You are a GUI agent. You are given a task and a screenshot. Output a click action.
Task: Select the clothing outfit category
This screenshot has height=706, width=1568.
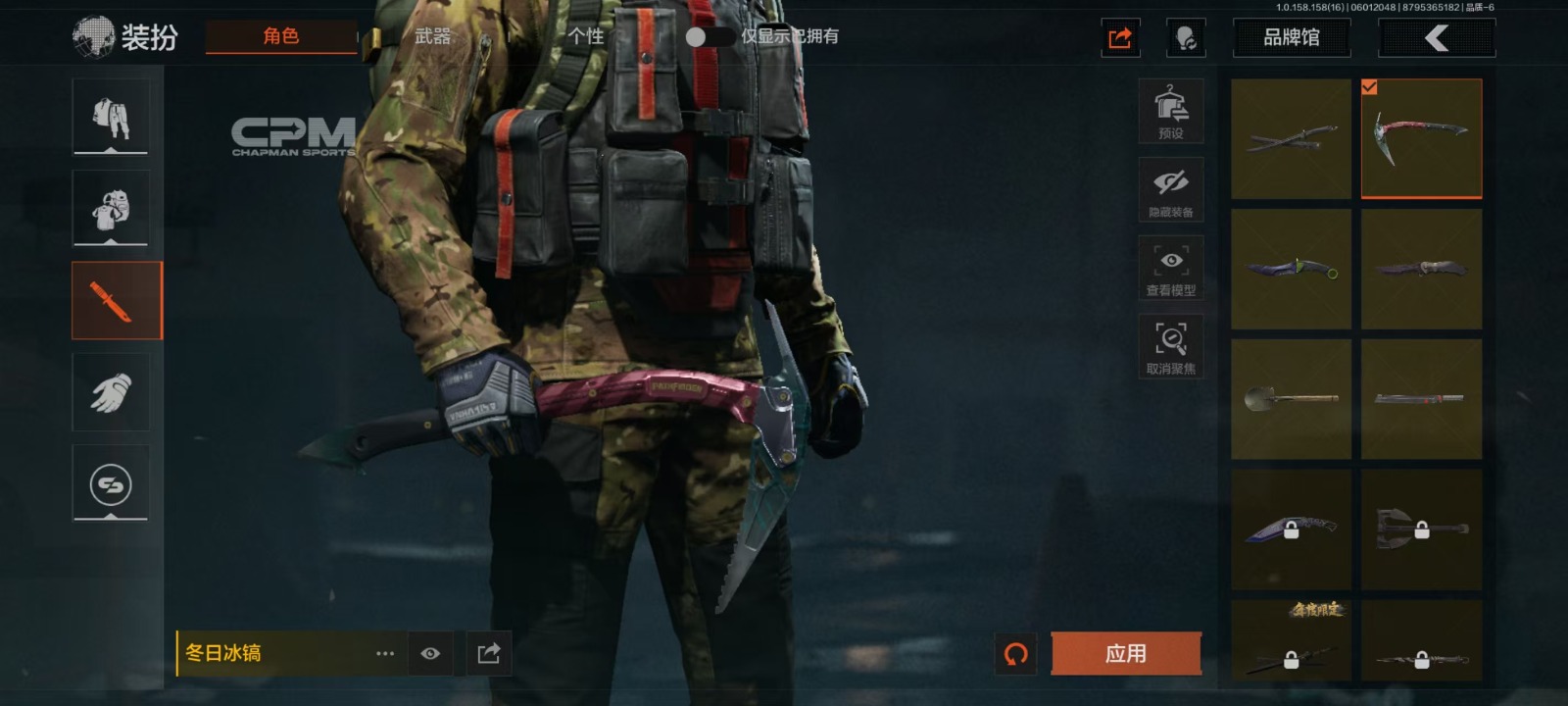111,117
